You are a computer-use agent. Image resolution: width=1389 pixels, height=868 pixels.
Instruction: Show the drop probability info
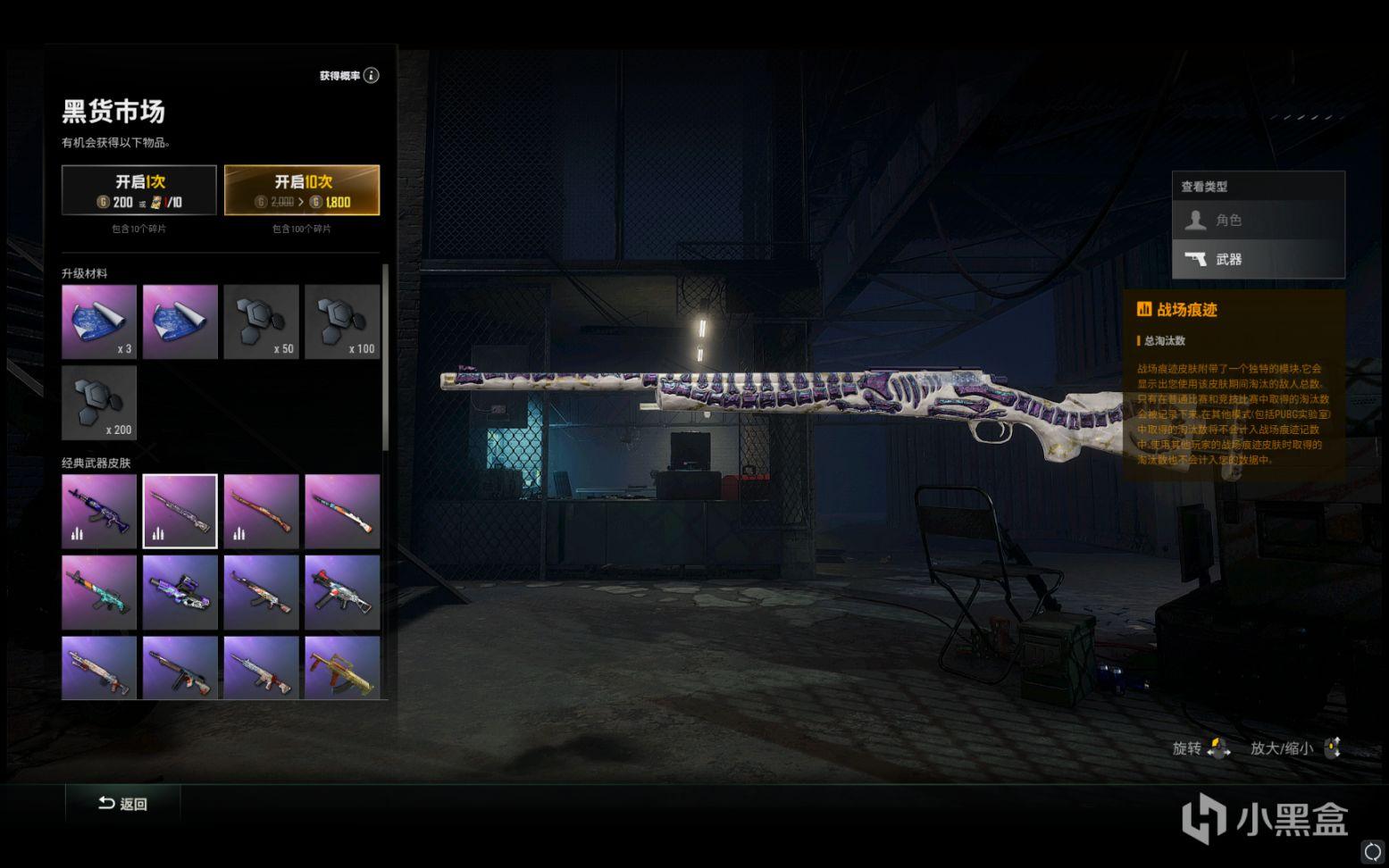[x=371, y=76]
